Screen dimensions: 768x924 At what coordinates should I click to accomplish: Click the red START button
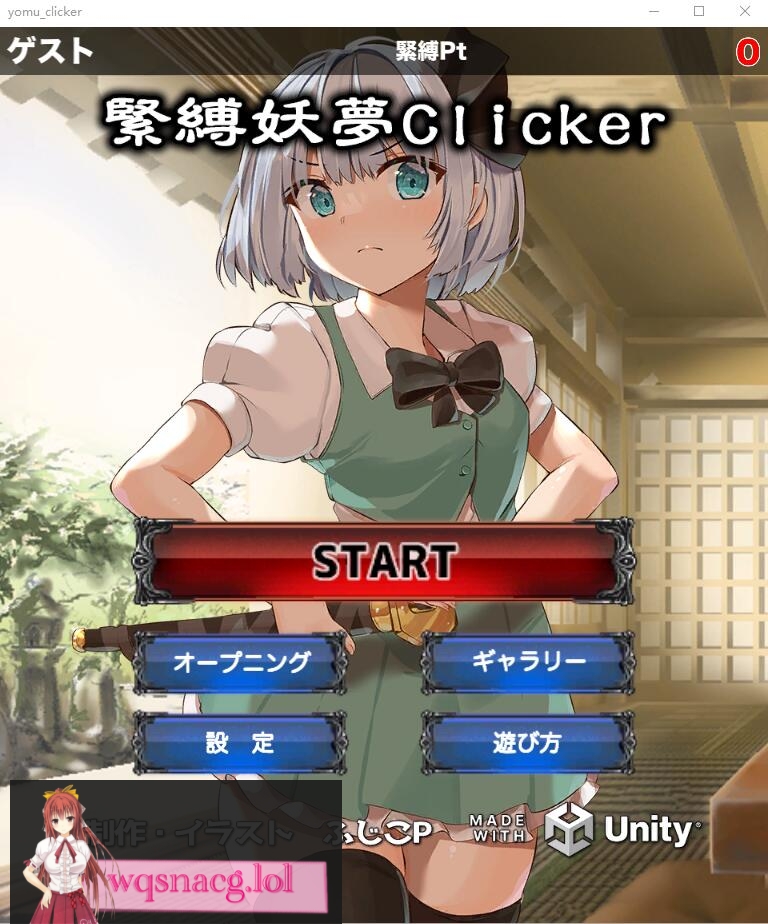click(384, 561)
